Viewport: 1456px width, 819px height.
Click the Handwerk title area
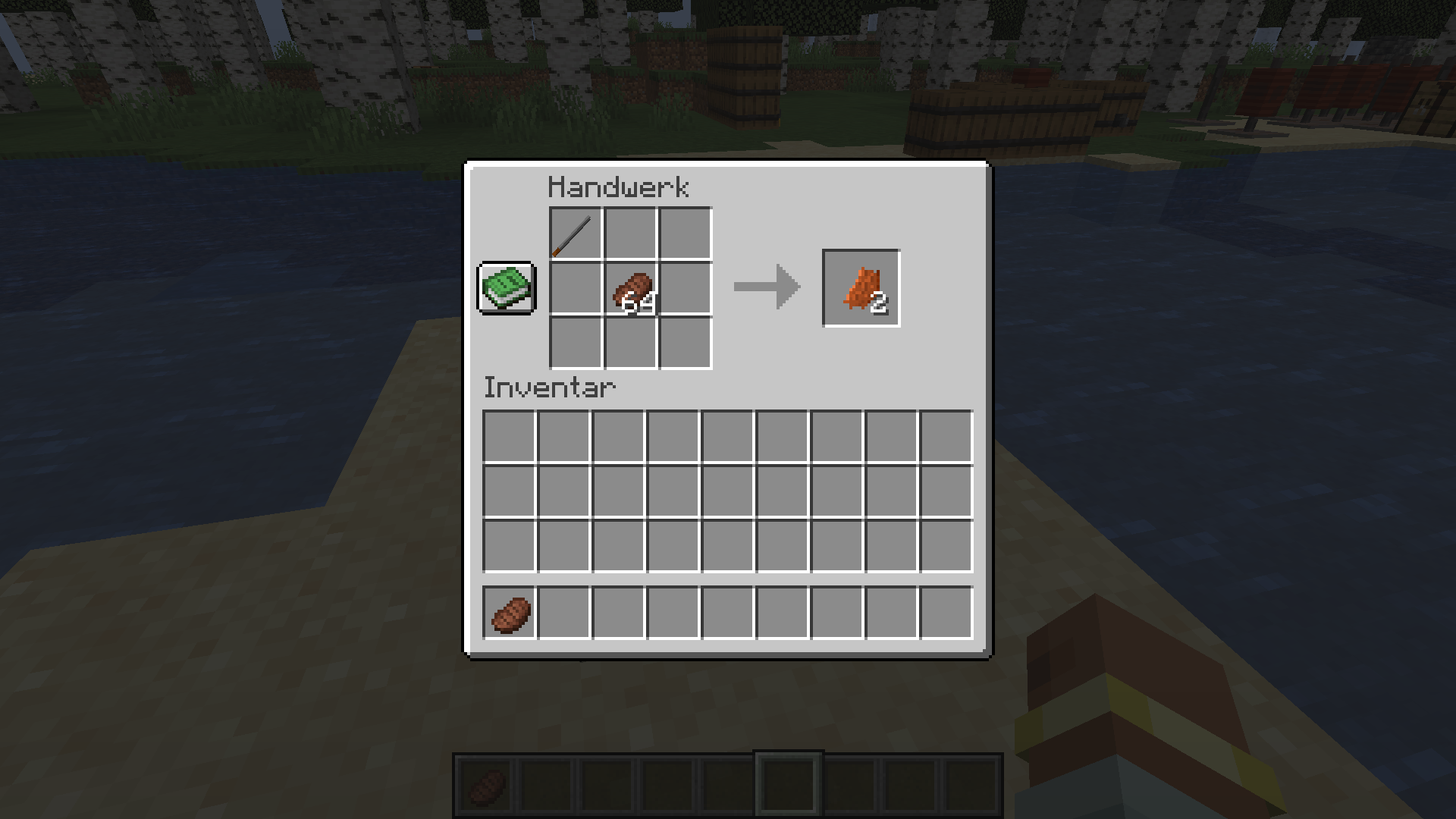point(620,187)
